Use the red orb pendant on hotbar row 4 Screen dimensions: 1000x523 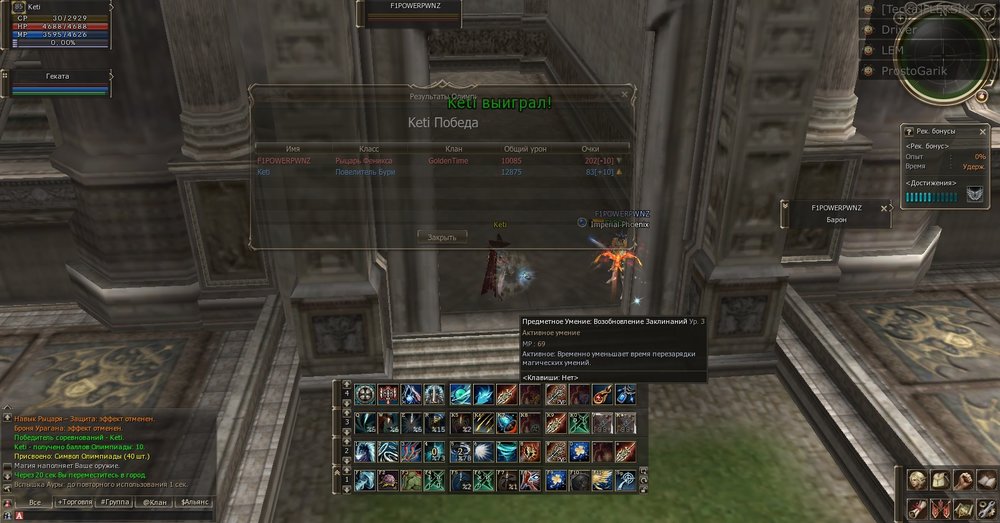pos(602,393)
